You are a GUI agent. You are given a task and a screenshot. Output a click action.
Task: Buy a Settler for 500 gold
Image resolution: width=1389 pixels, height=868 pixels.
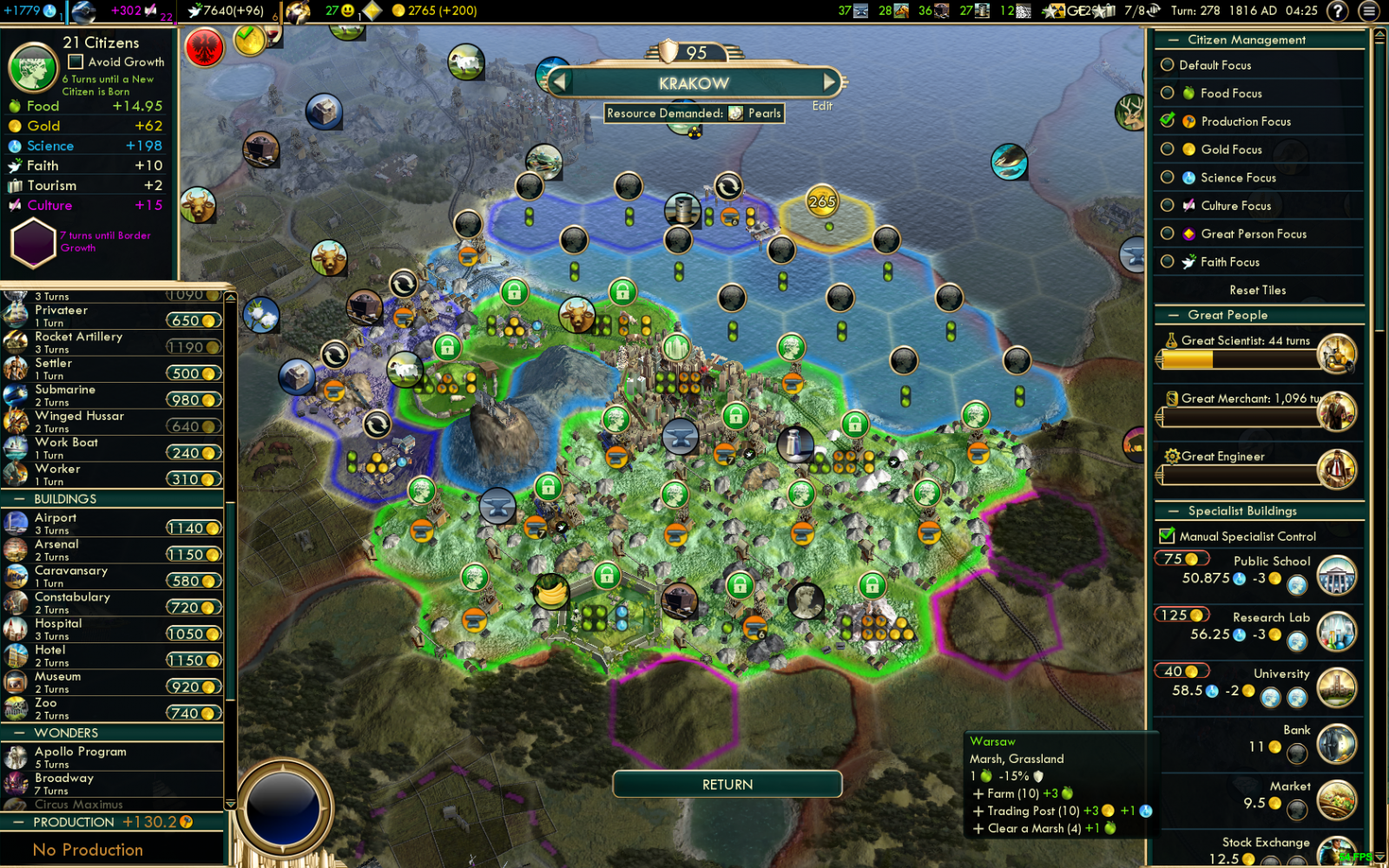pos(194,373)
